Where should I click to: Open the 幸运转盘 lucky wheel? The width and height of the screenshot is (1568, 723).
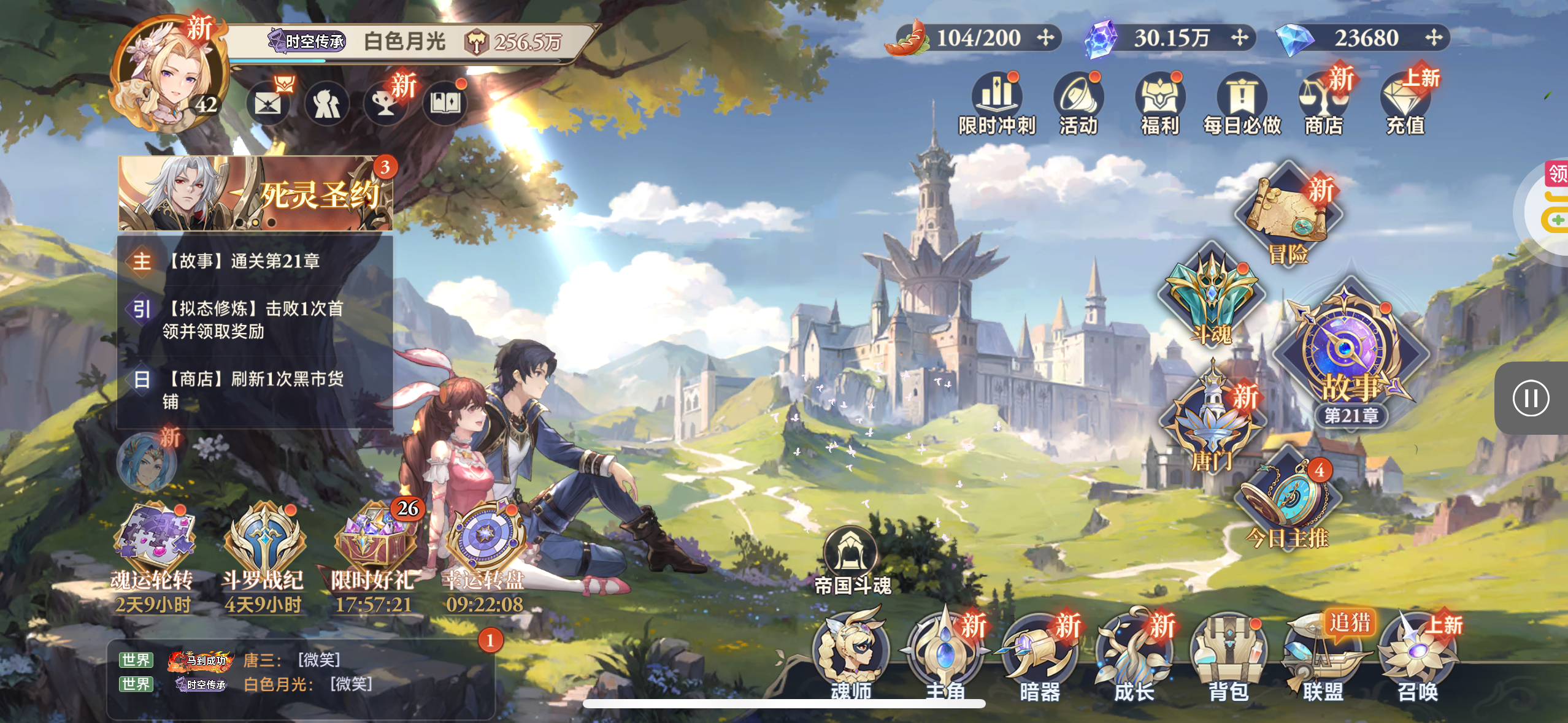pyautogui.click(x=485, y=540)
